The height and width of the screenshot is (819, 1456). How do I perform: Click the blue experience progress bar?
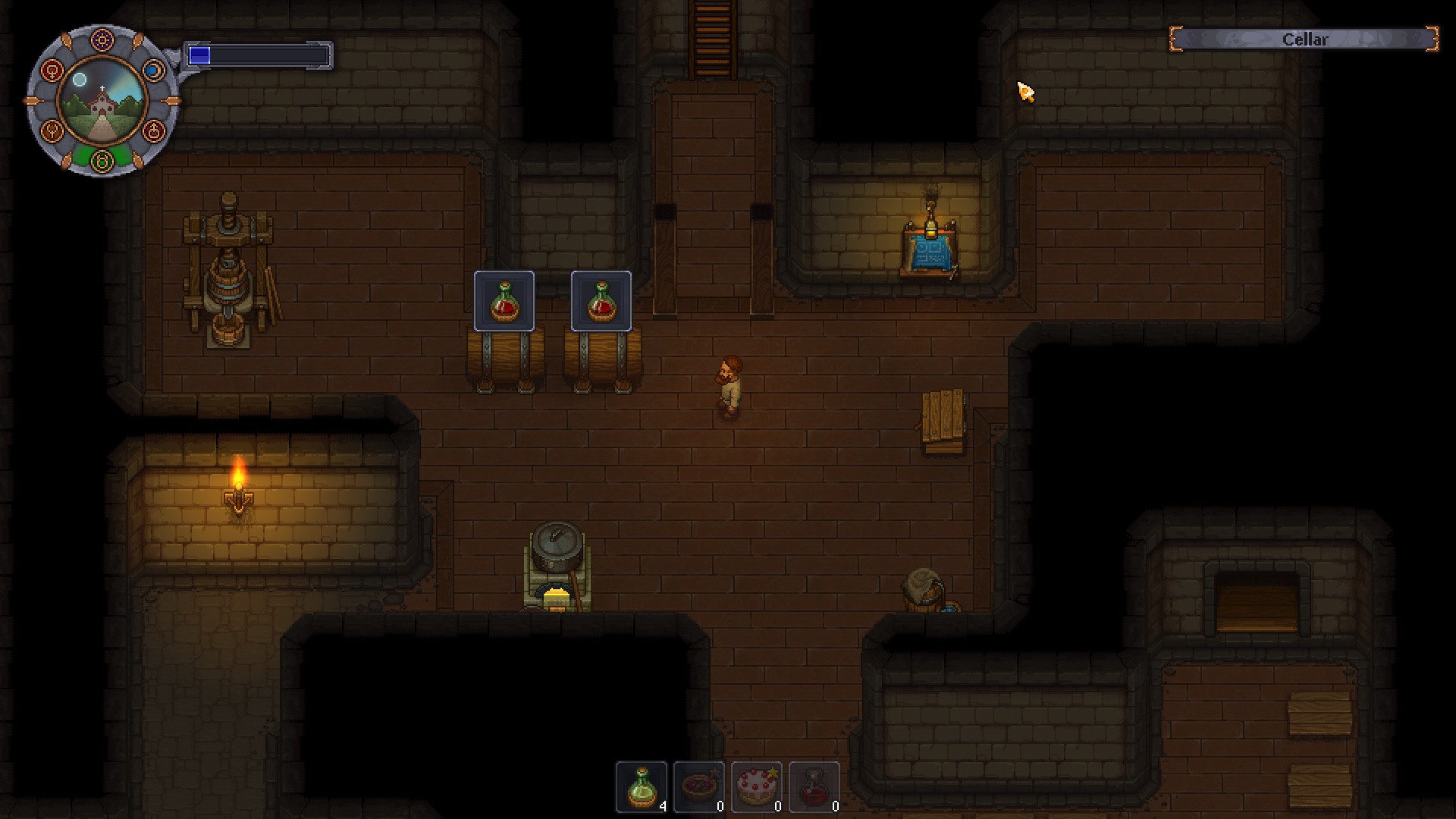(258, 54)
